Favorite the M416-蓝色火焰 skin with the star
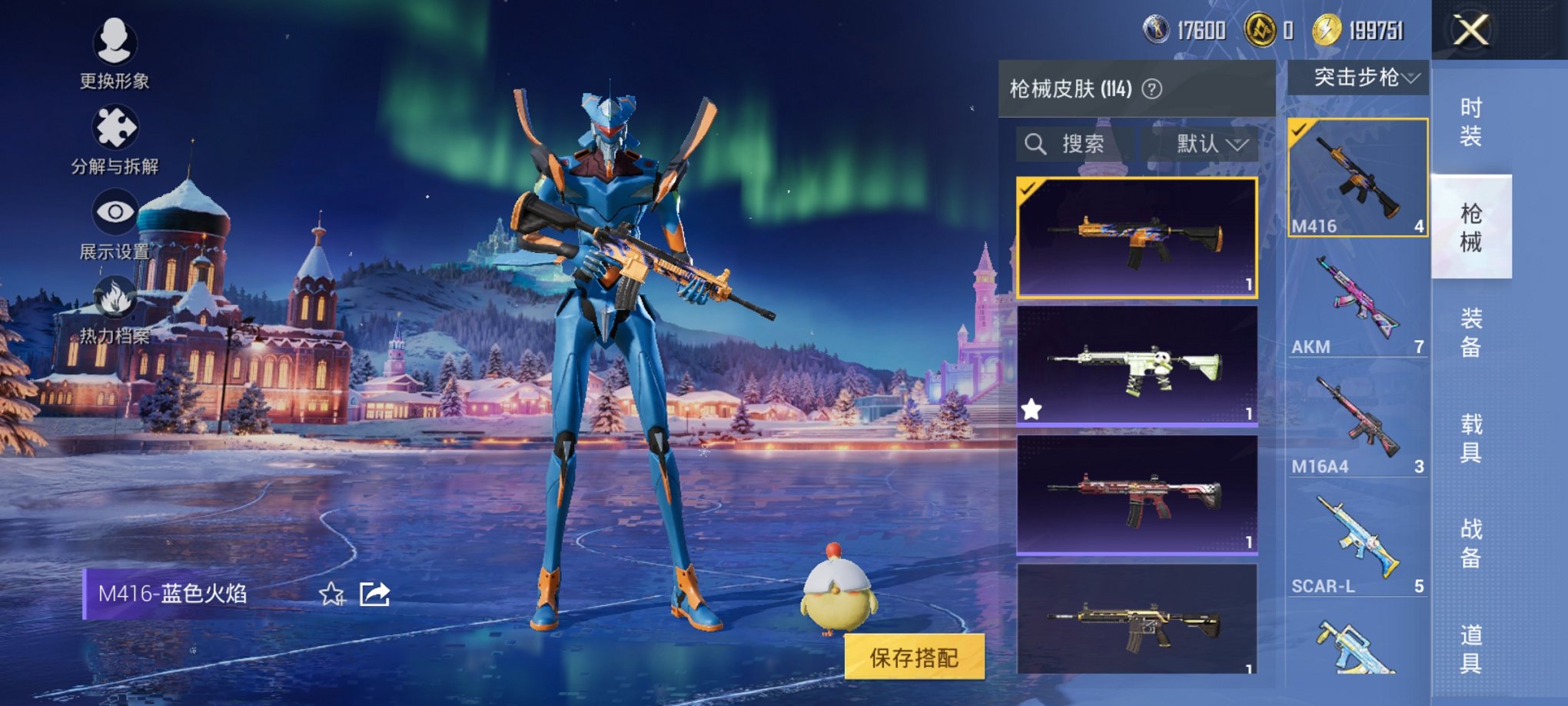1568x706 pixels. (332, 594)
